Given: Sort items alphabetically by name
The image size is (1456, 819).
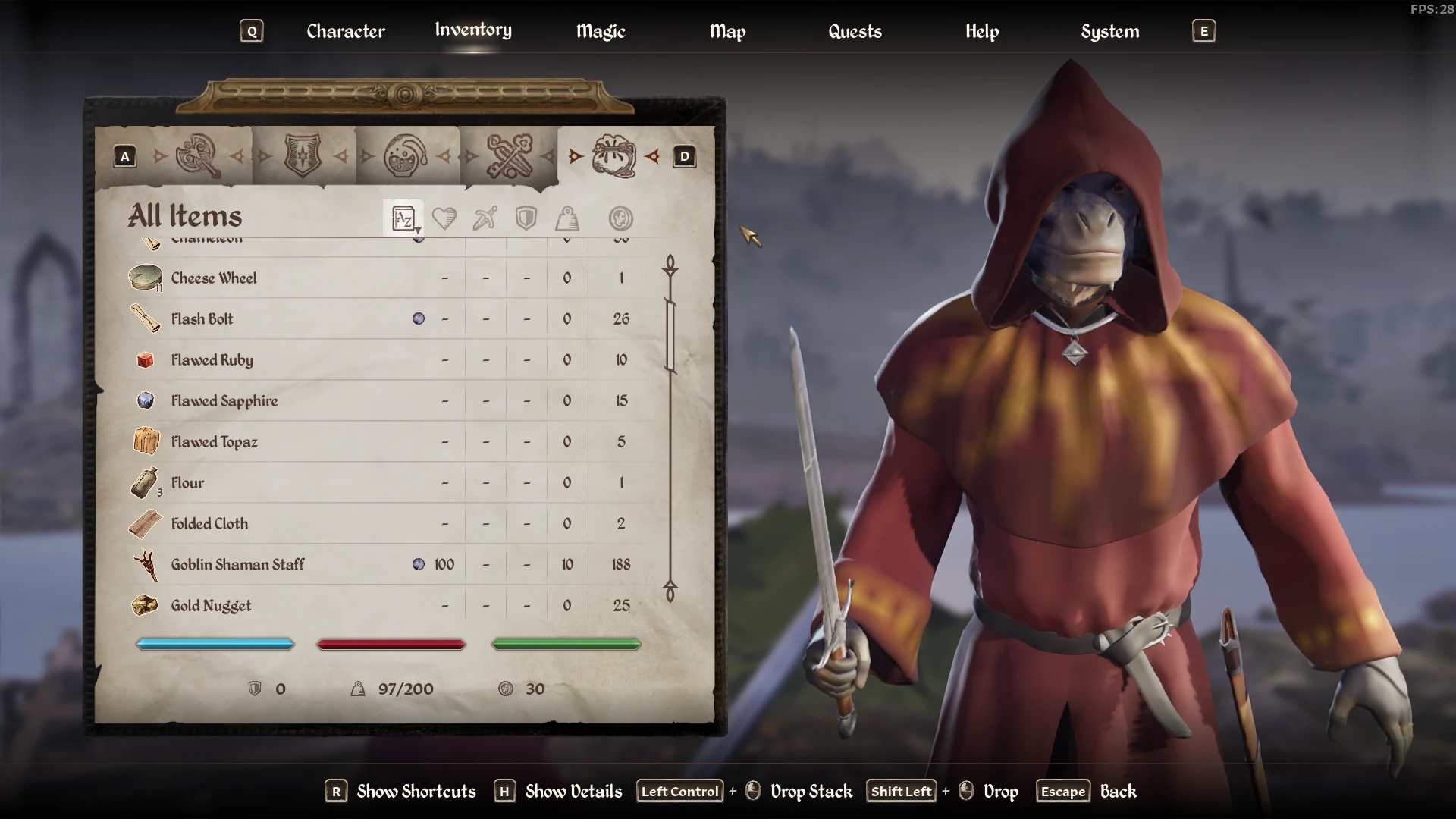Looking at the screenshot, I should click(x=403, y=218).
